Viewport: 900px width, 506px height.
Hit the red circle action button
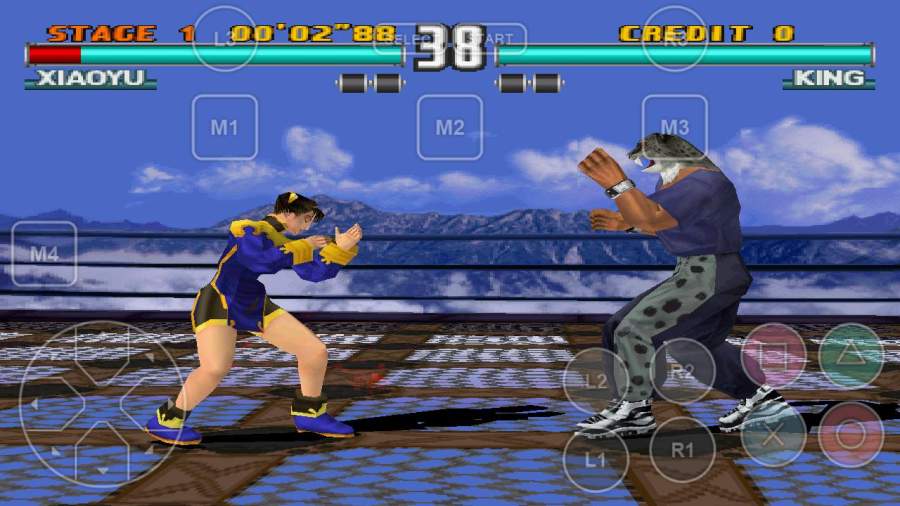(x=851, y=434)
